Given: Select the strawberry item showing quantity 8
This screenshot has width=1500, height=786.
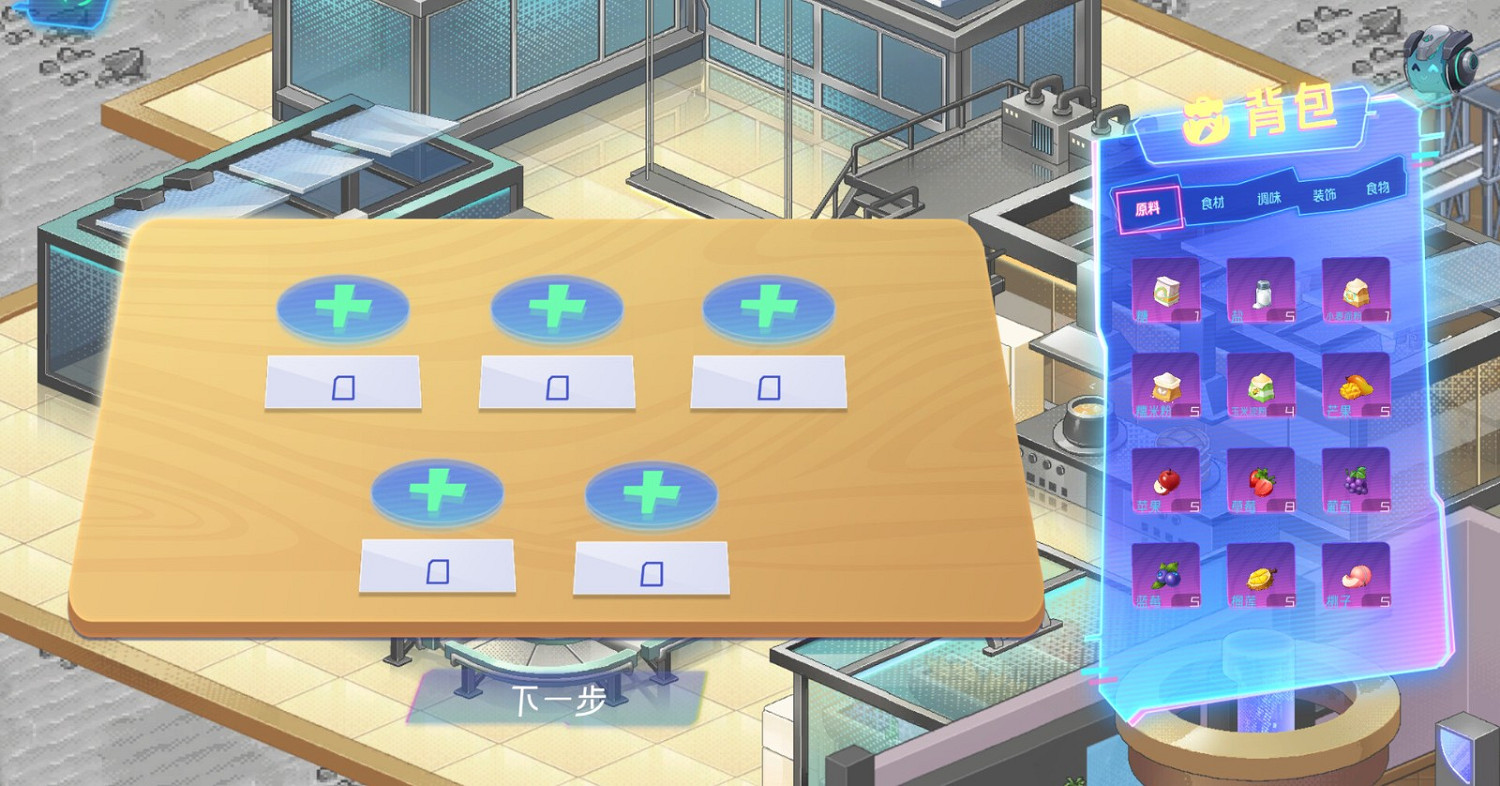Looking at the screenshot, I should click(x=1262, y=480).
